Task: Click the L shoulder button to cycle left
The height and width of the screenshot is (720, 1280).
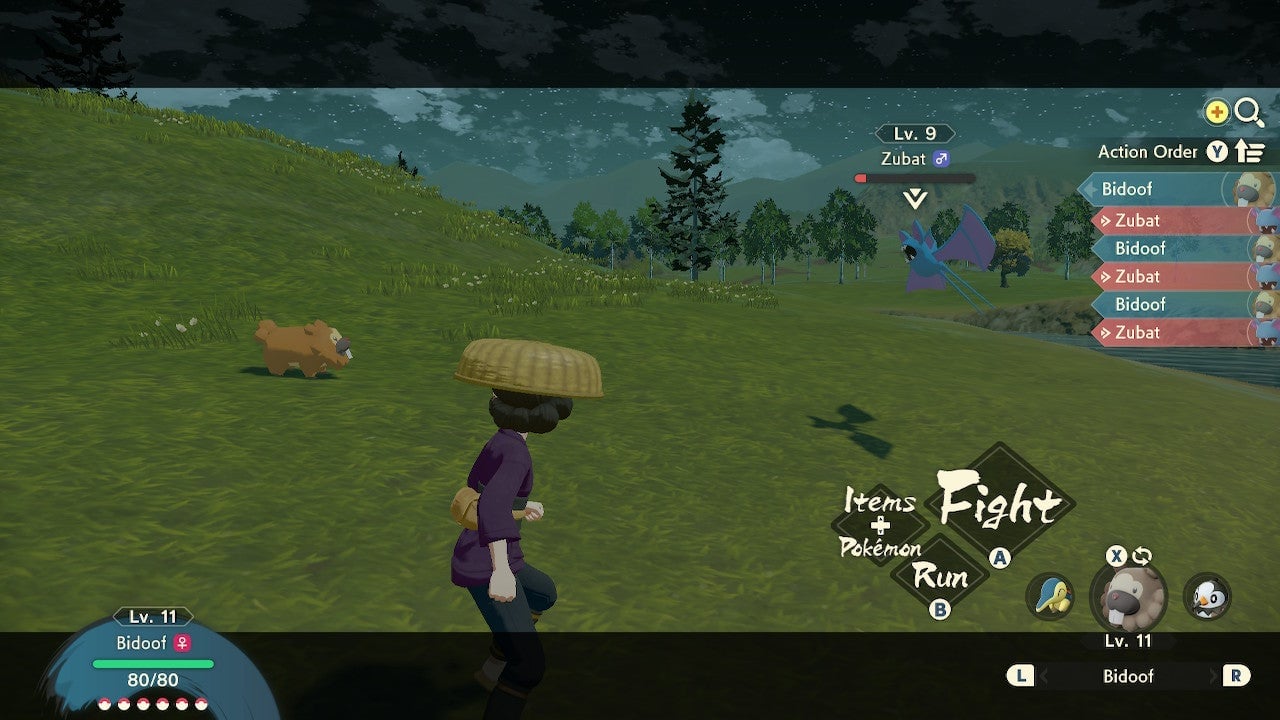Action: [1019, 676]
